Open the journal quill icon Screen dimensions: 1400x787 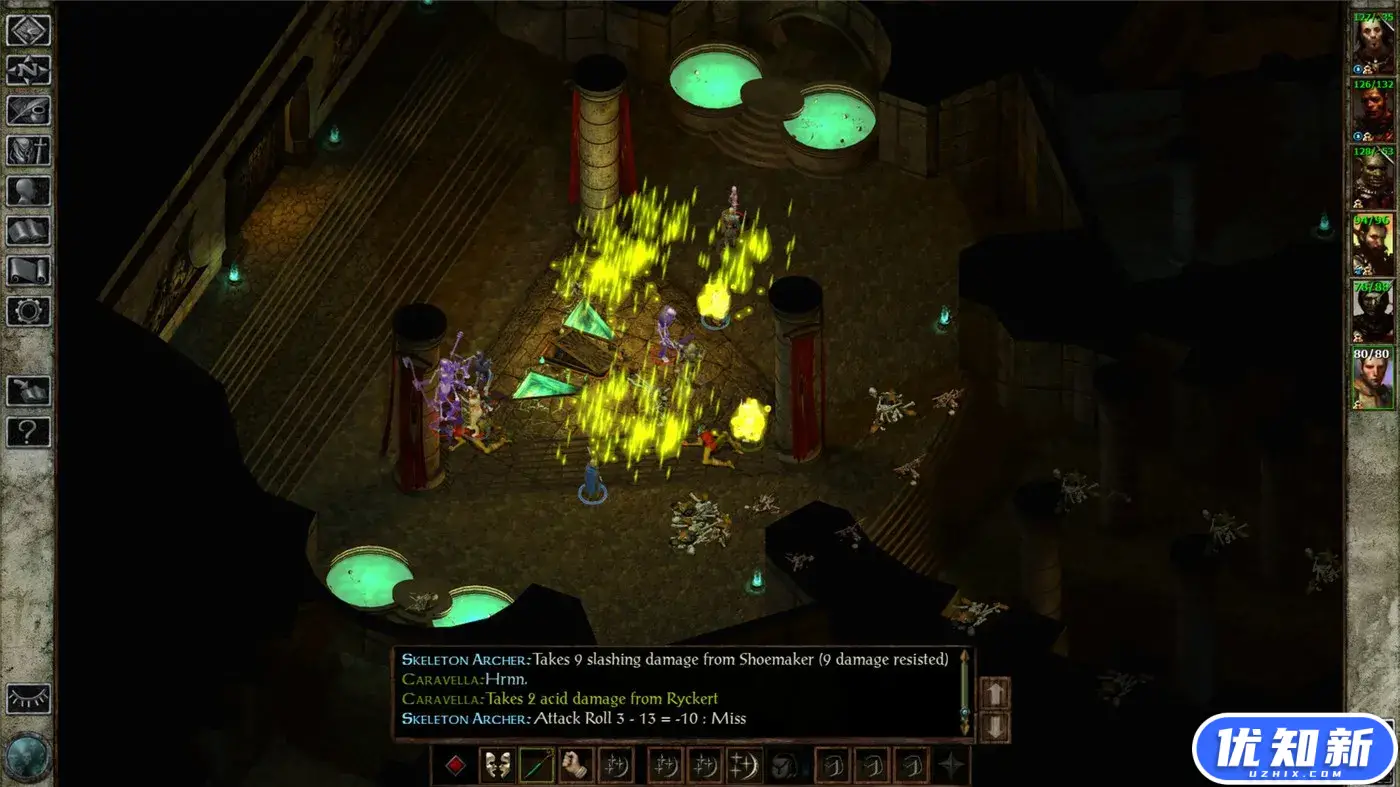28,110
